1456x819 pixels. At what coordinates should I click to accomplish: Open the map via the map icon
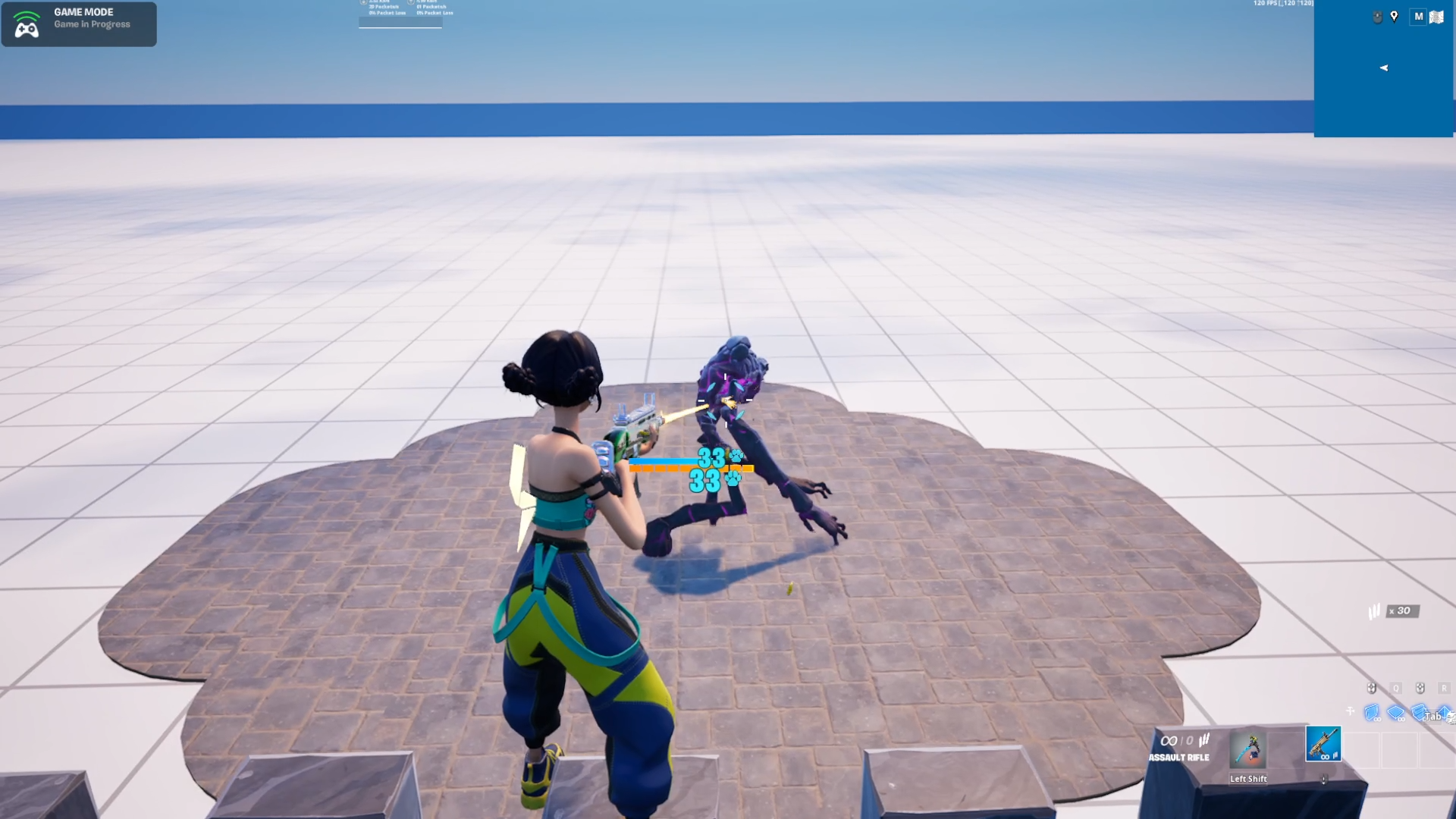[x=1437, y=17]
